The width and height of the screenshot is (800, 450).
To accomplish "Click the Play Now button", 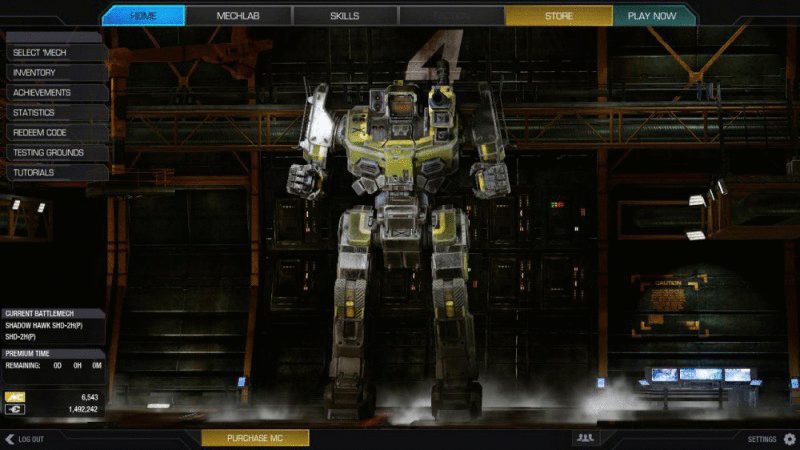I will (x=651, y=16).
